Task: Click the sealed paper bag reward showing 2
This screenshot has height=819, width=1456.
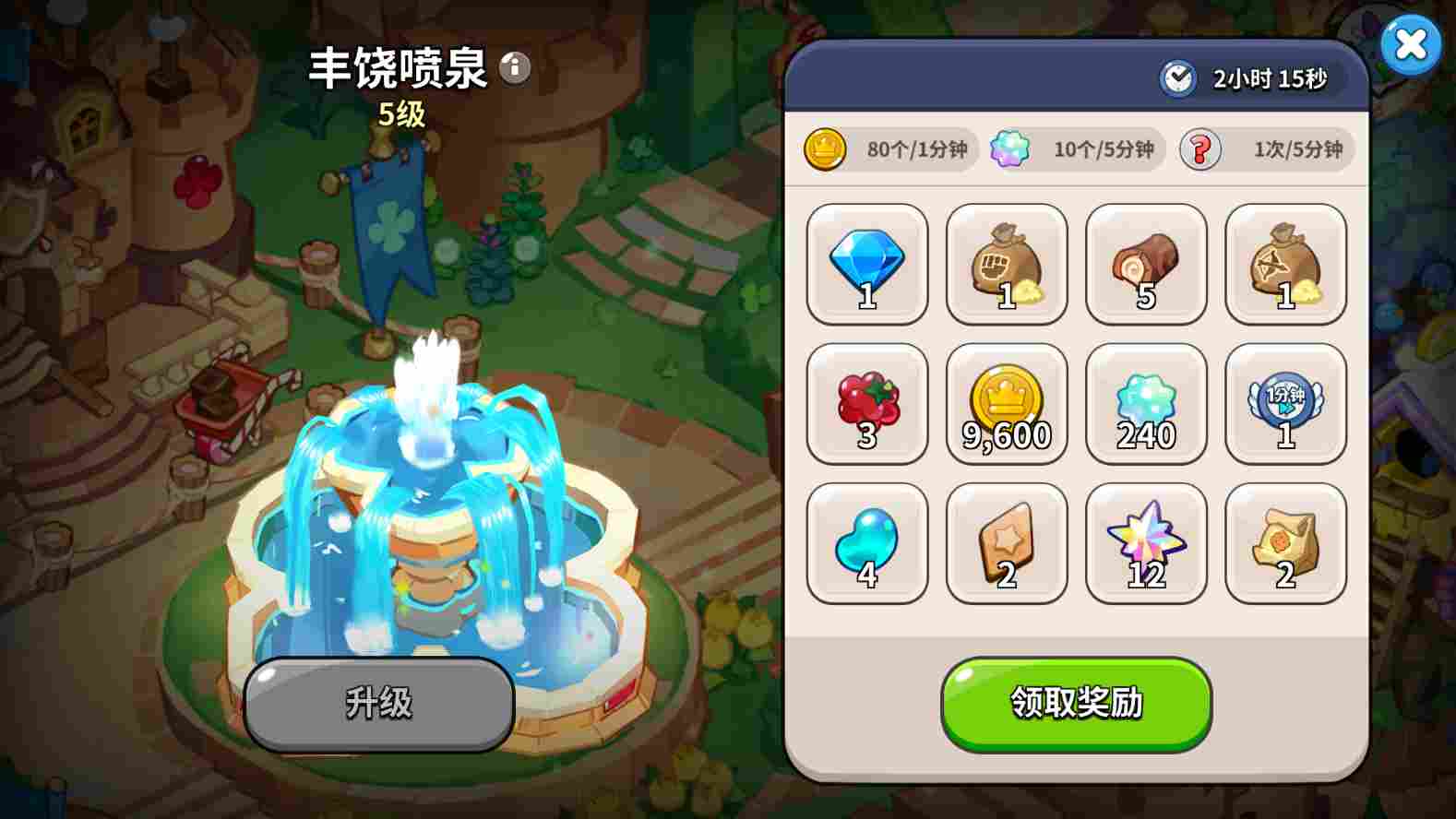Action: click(1284, 542)
